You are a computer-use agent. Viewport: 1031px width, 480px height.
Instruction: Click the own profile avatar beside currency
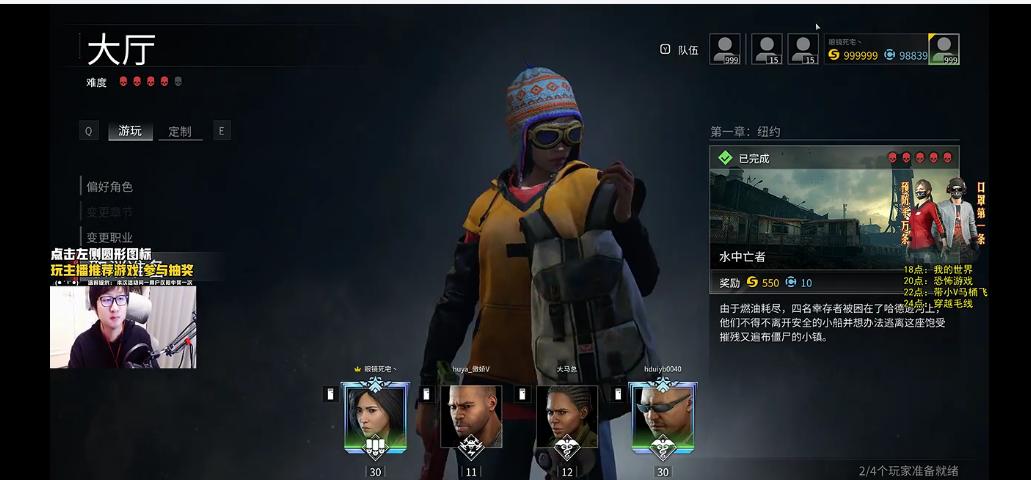pos(943,49)
